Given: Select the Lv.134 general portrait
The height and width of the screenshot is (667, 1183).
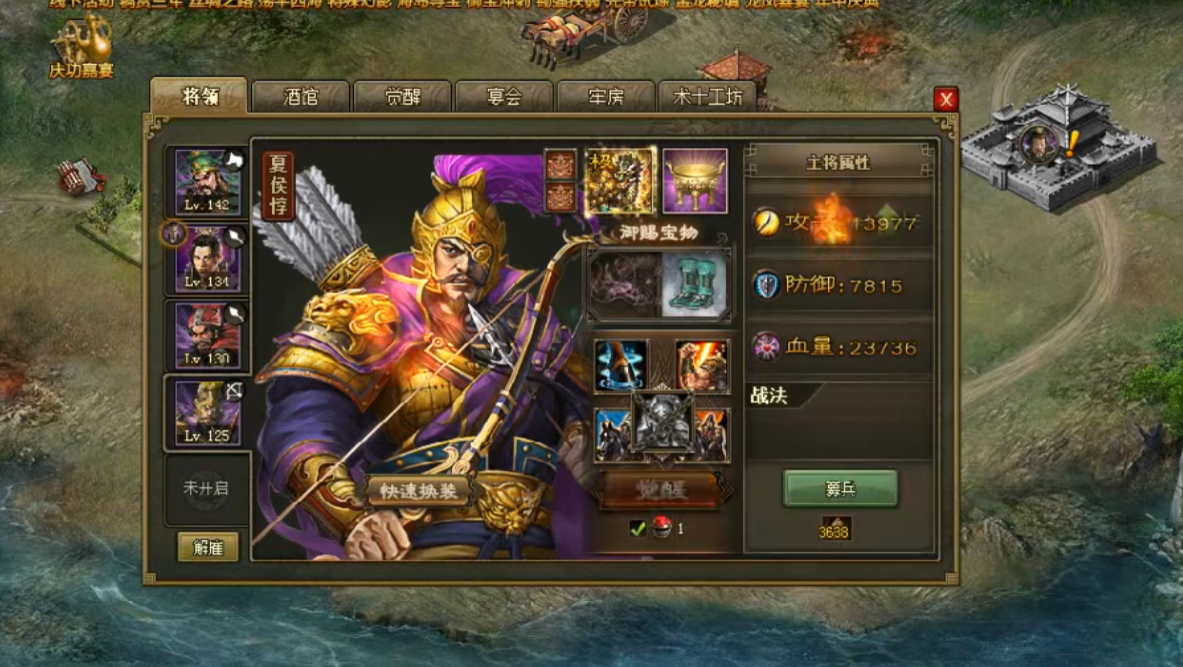Looking at the screenshot, I should (x=207, y=258).
